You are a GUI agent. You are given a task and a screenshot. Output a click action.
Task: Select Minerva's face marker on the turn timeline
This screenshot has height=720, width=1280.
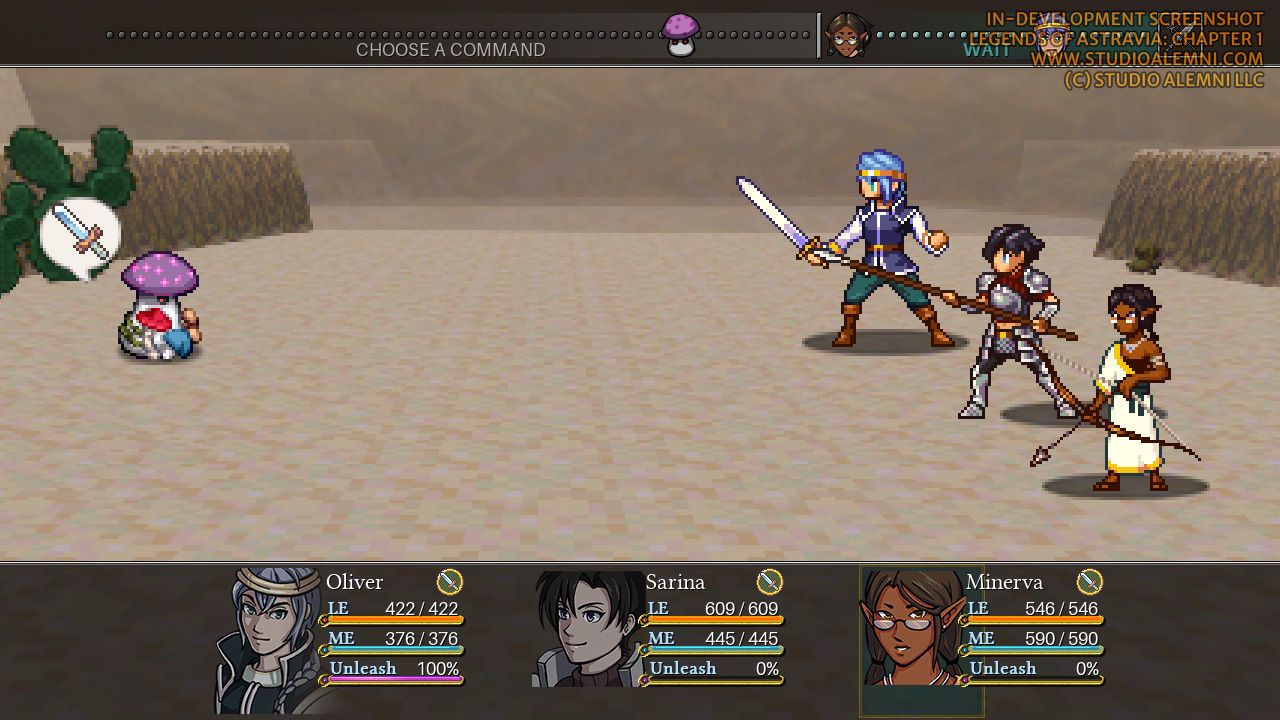pos(847,36)
